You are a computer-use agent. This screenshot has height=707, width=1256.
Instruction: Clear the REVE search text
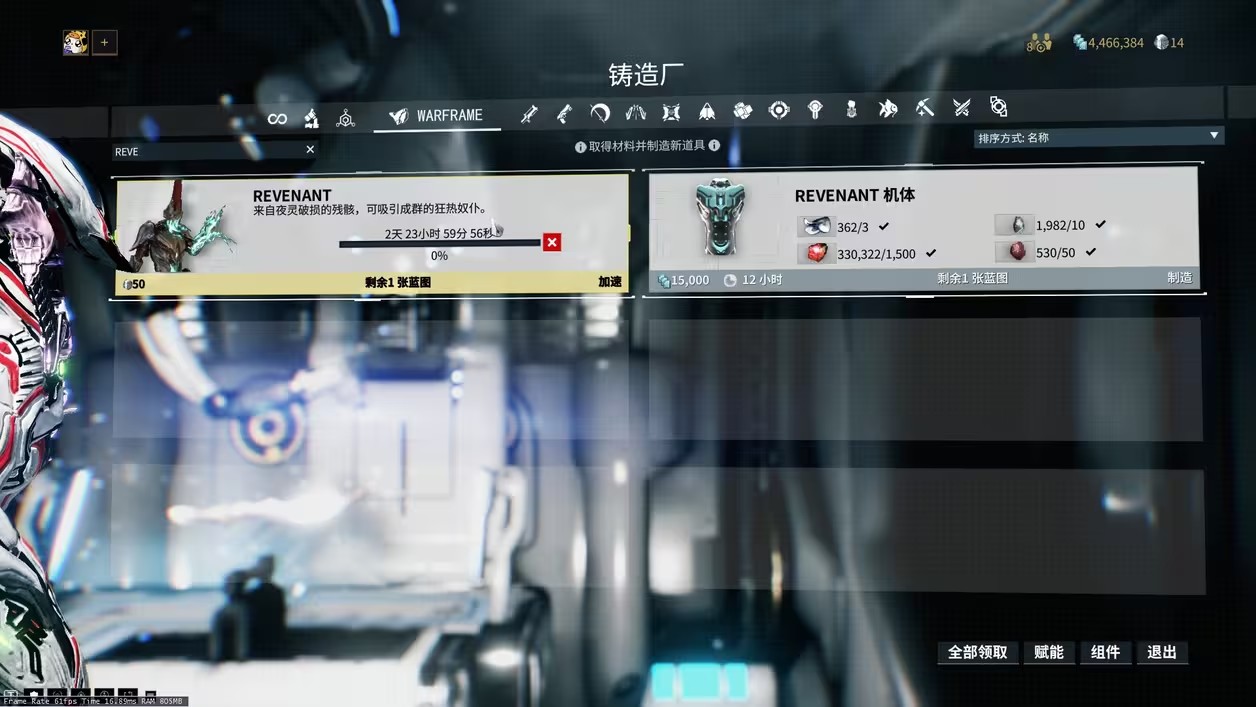pos(310,150)
